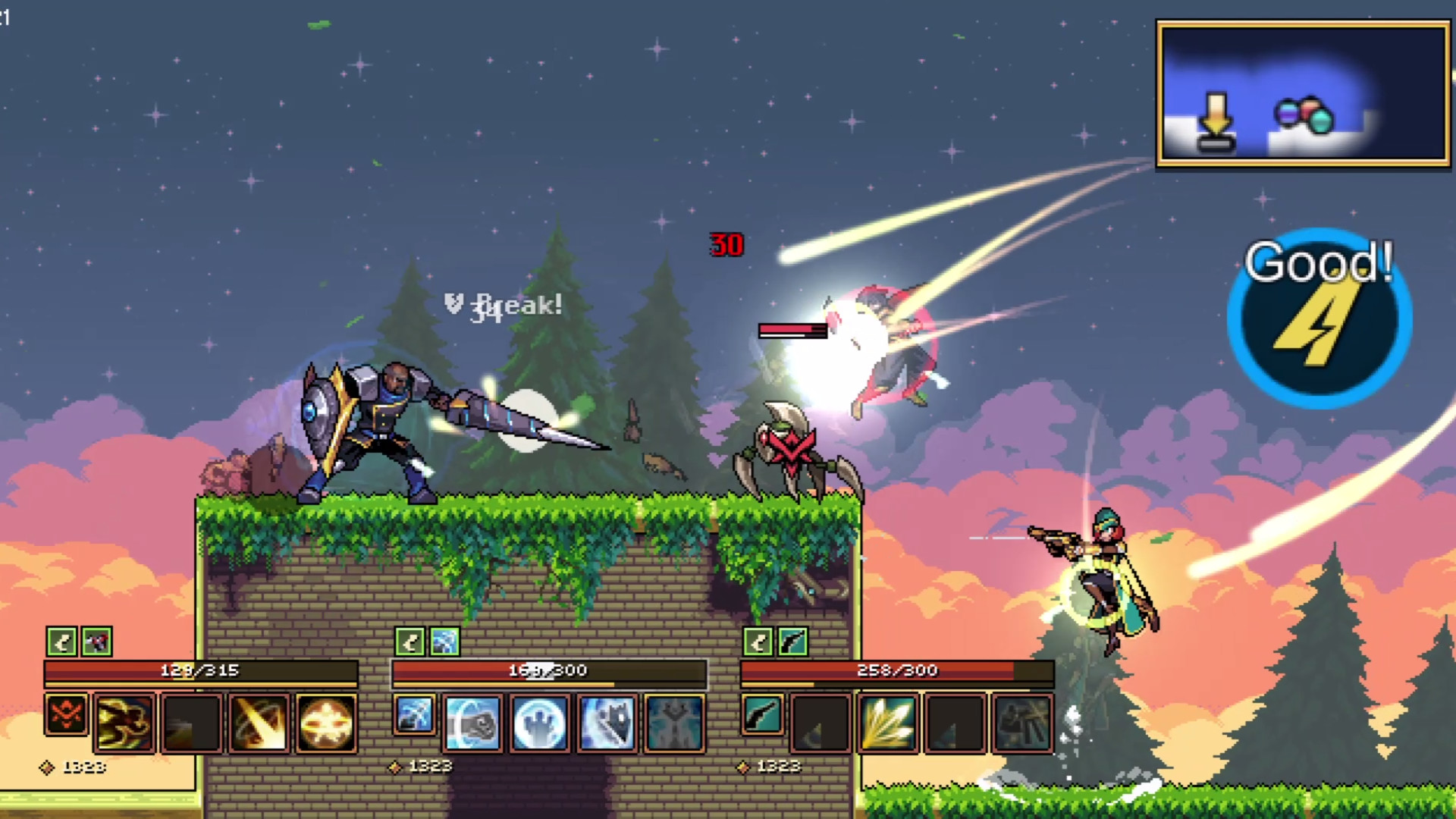Screen dimensions: 1456x819
Task: Click the crouching gunner ability icon
Action: (x=1022, y=722)
